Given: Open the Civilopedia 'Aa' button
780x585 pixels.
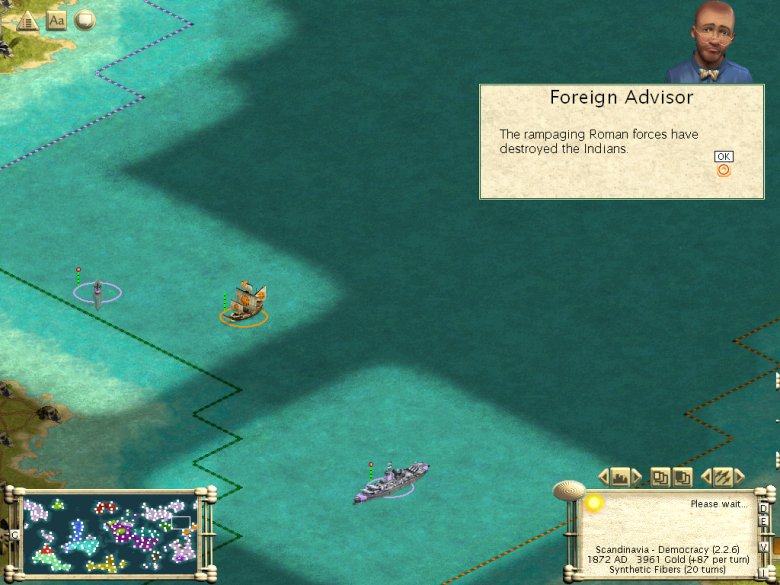Looking at the screenshot, I should click(x=56, y=20).
